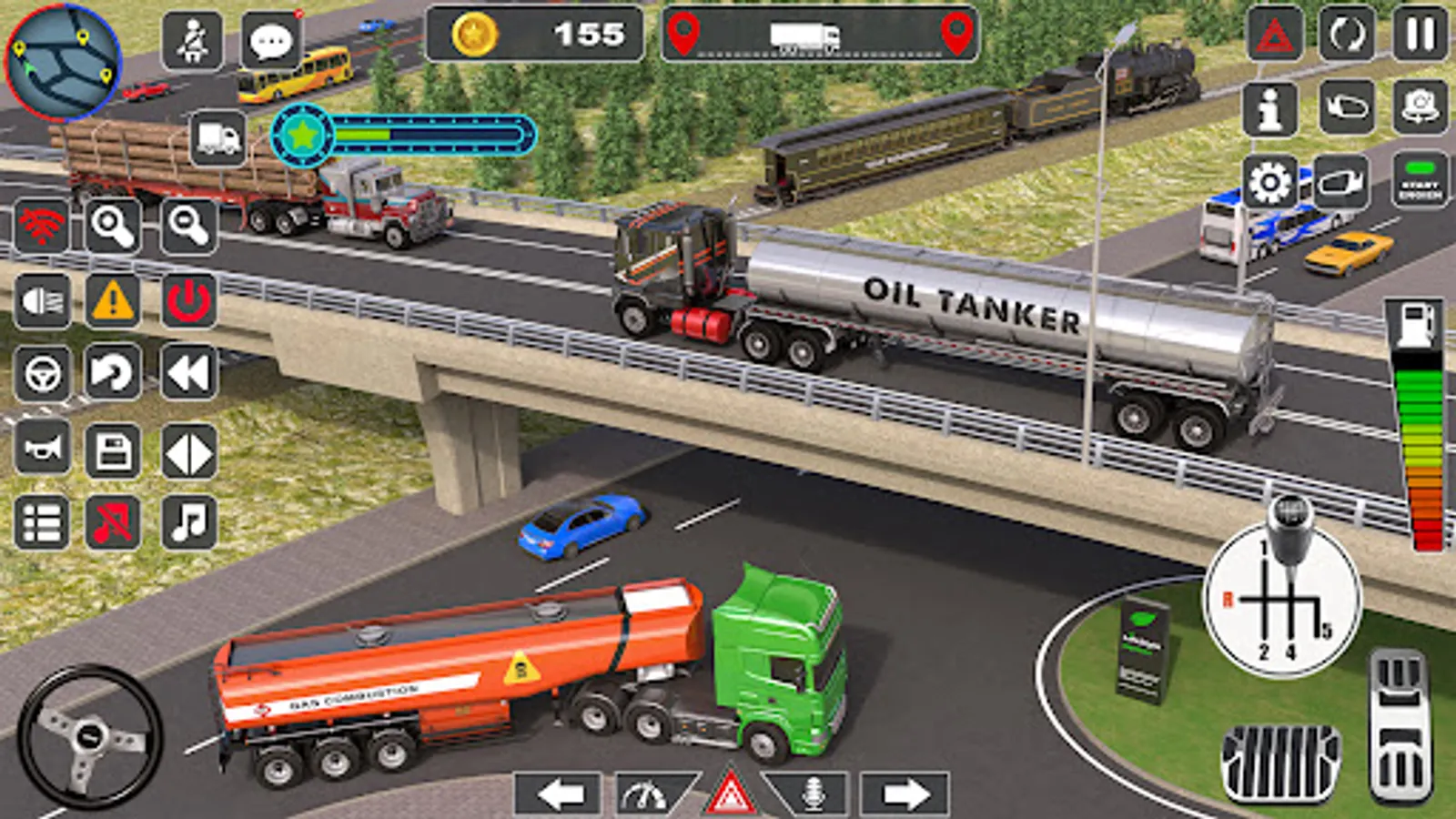Viewport: 1456px width, 819px height.
Task: Open the circular minimap
Action: (x=62, y=62)
